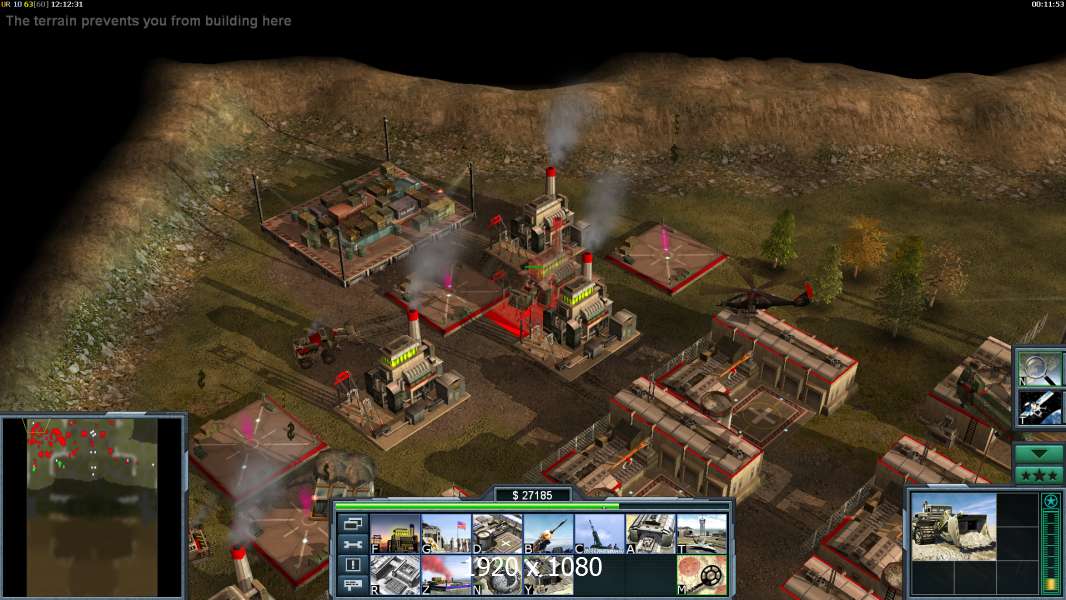The height and width of the screenshot is (600, 1066).
Task: Select the grey complex build icon marked R
Action: coord(395,575)
